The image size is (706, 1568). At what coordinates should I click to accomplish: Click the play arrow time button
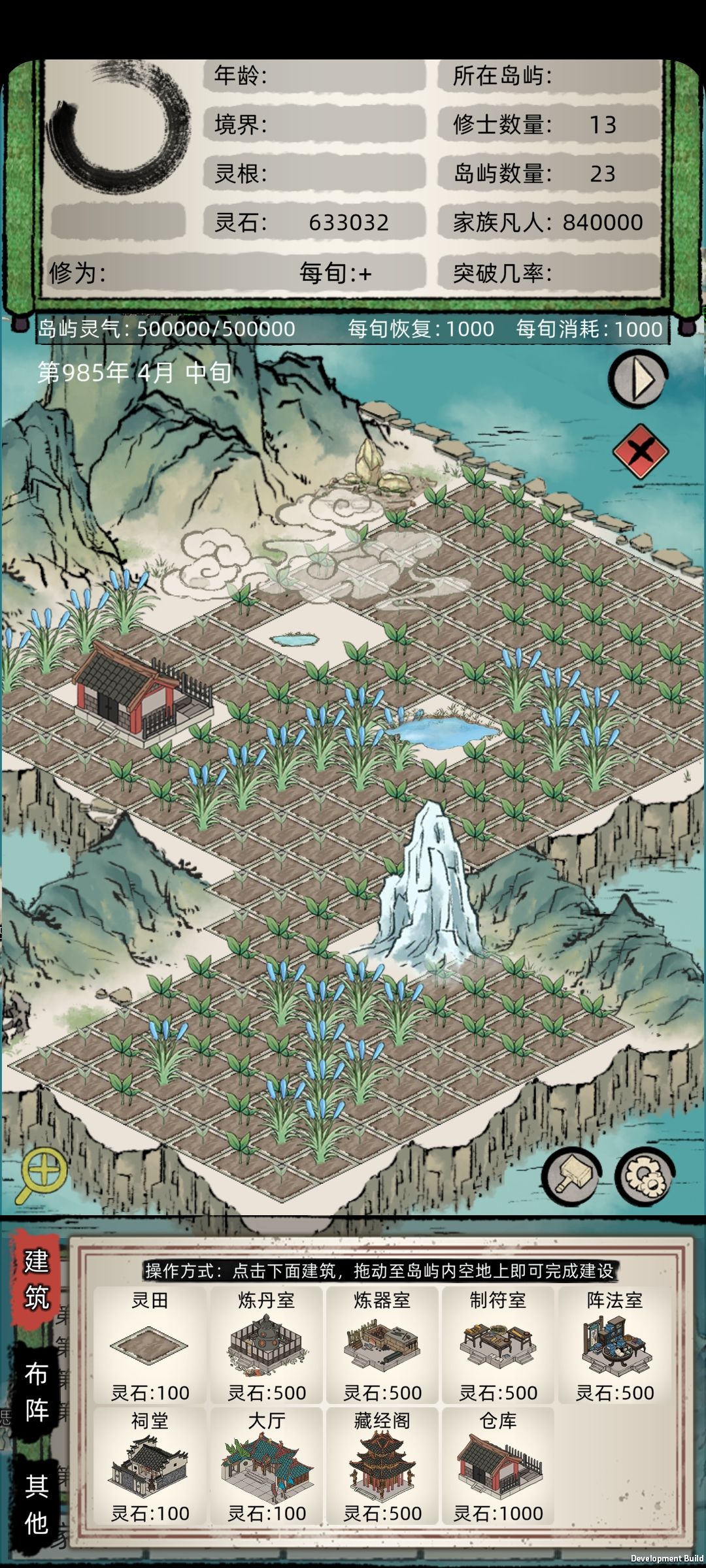pos(639,379)
